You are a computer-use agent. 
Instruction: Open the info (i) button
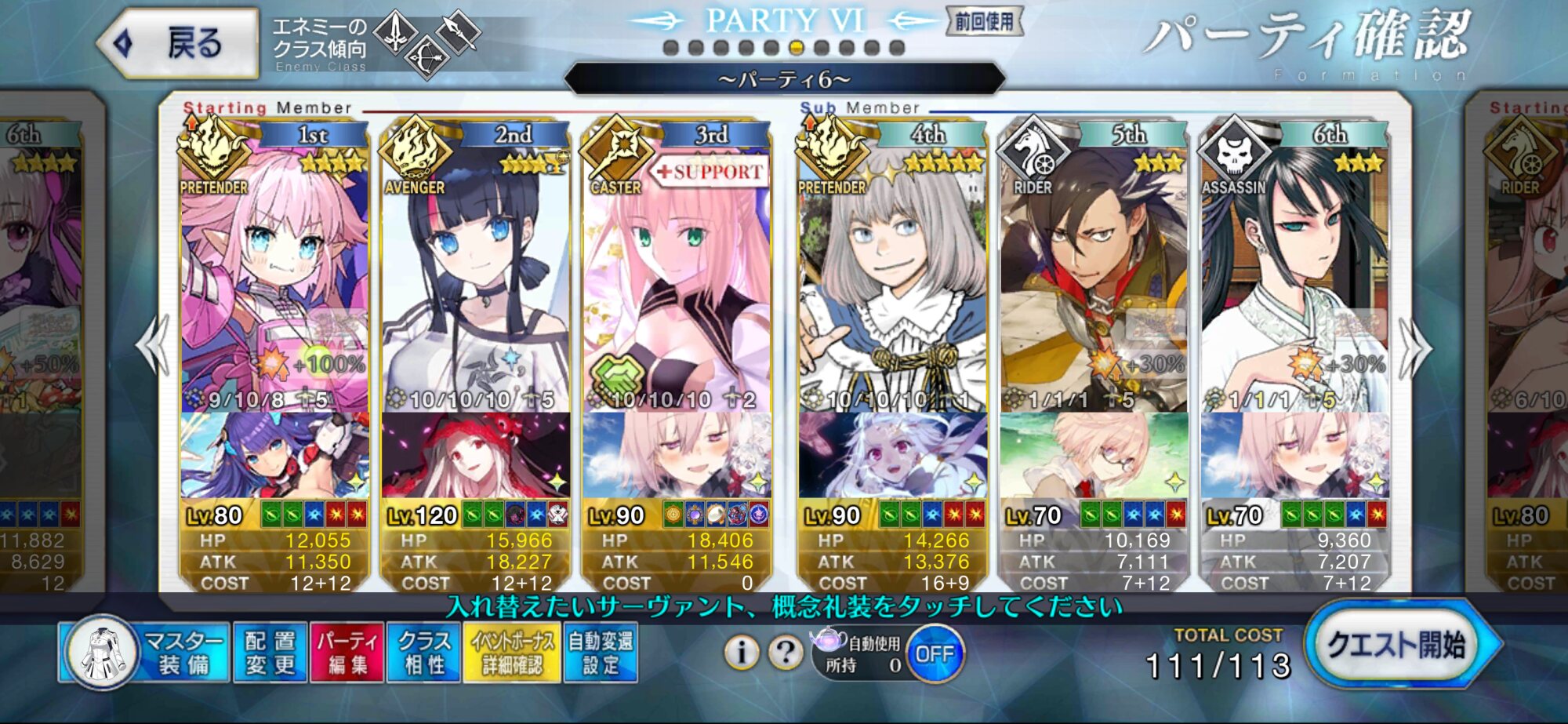pyautogui.click(x=741, y=652)
